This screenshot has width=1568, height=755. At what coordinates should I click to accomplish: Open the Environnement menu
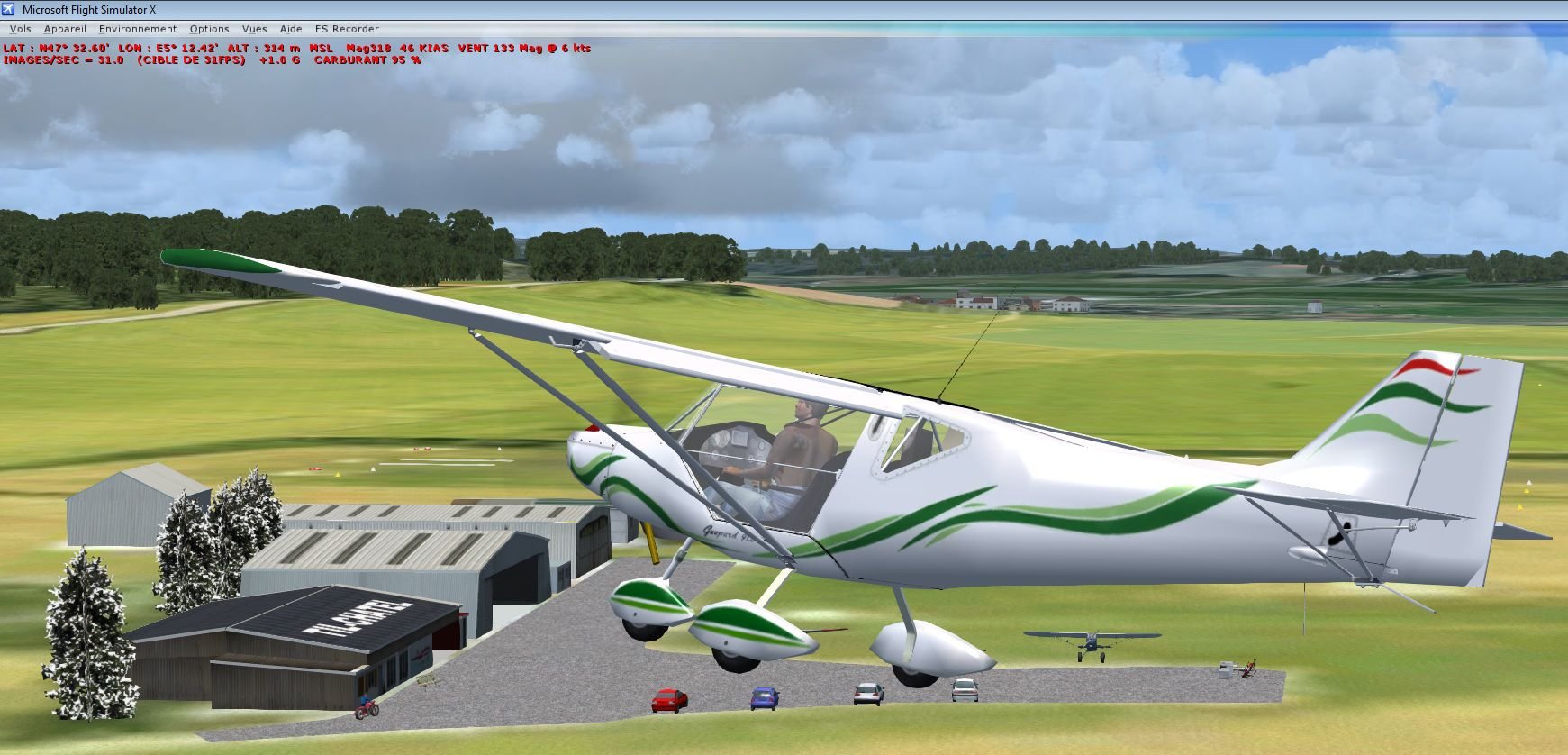tap(138, 29)
